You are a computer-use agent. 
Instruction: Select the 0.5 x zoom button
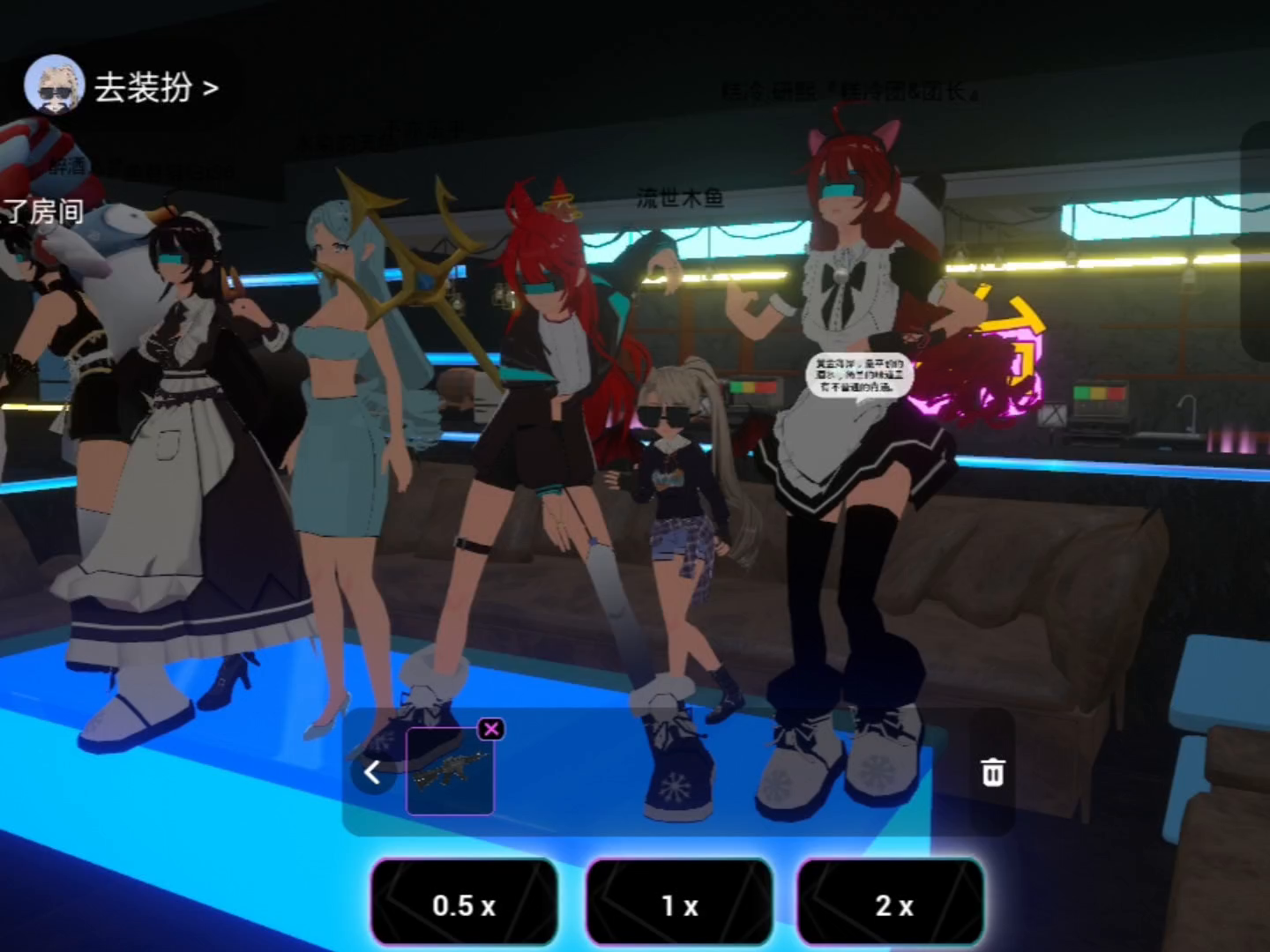click(464, 904)
